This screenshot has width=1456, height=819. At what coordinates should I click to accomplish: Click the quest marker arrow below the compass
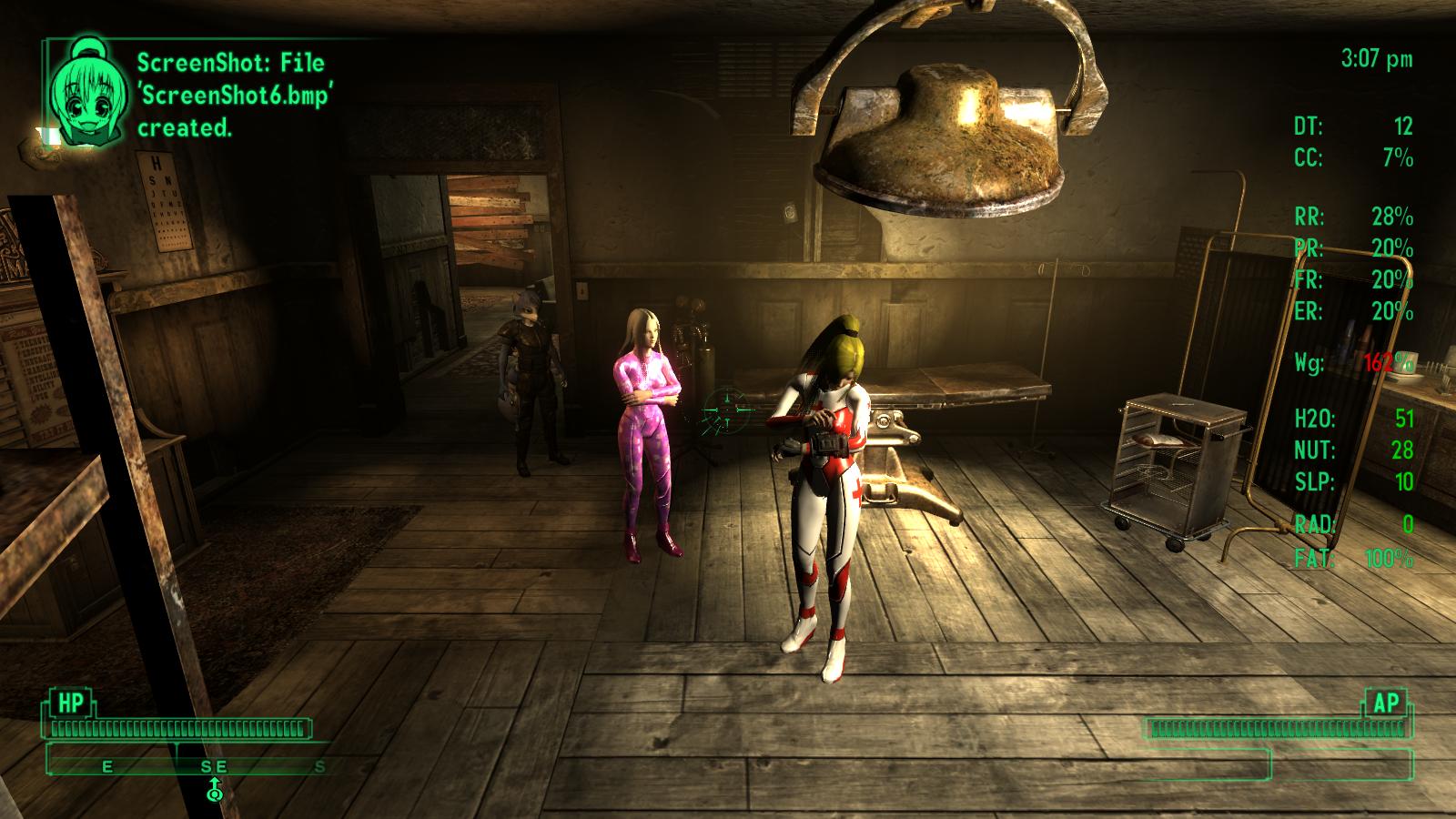215,789
